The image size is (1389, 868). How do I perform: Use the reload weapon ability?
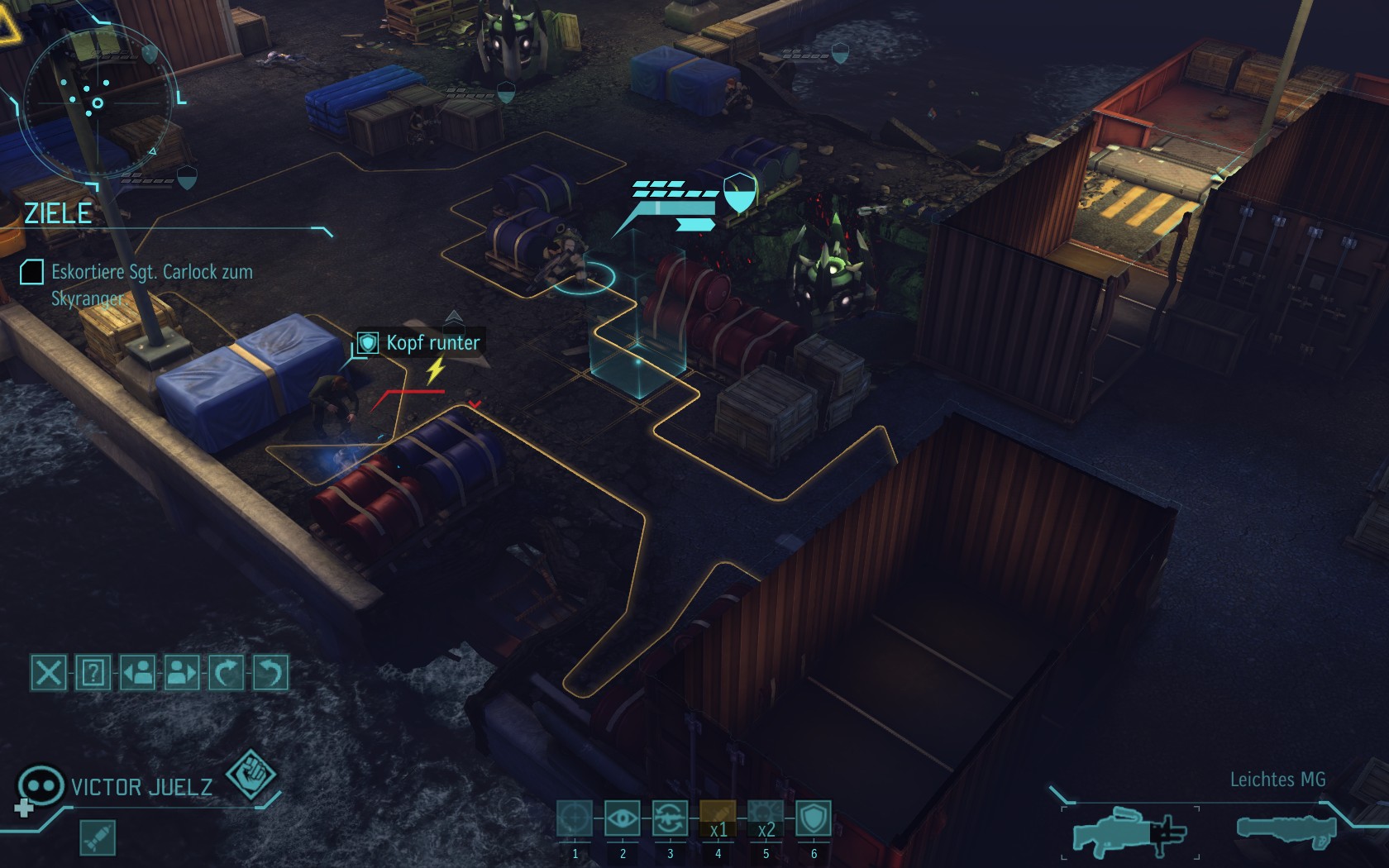coord(670,819)
